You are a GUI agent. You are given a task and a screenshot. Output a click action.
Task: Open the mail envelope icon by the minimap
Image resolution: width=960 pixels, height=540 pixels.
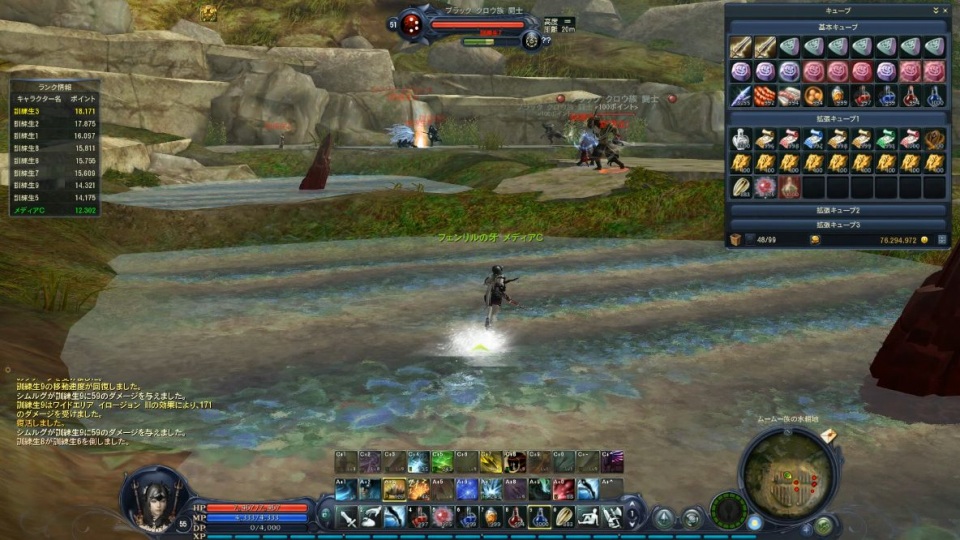[828, 436]
